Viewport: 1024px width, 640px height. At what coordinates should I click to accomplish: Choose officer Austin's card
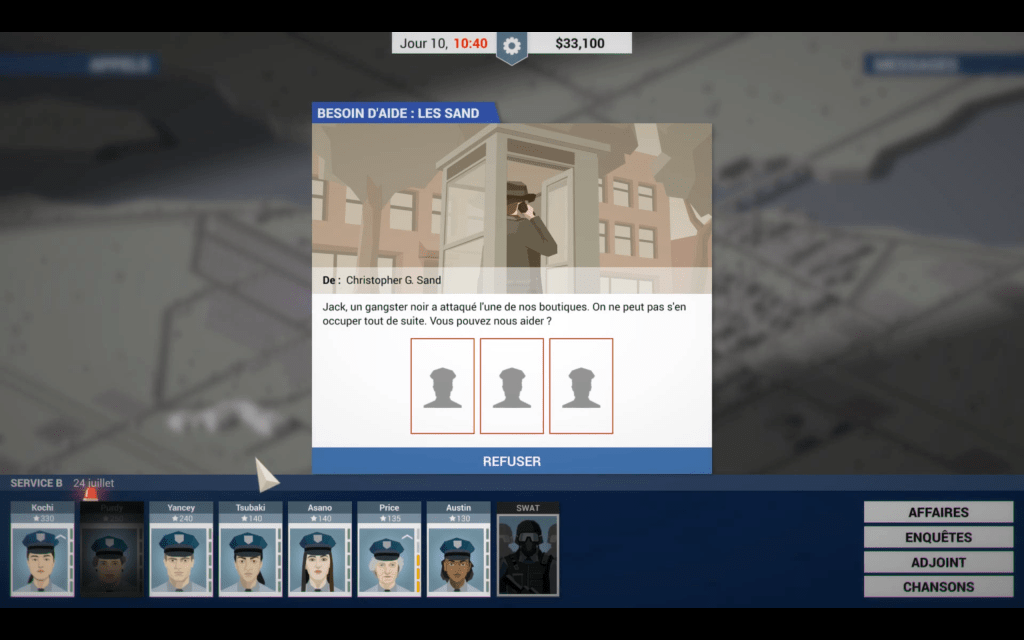tap(458, 550)
